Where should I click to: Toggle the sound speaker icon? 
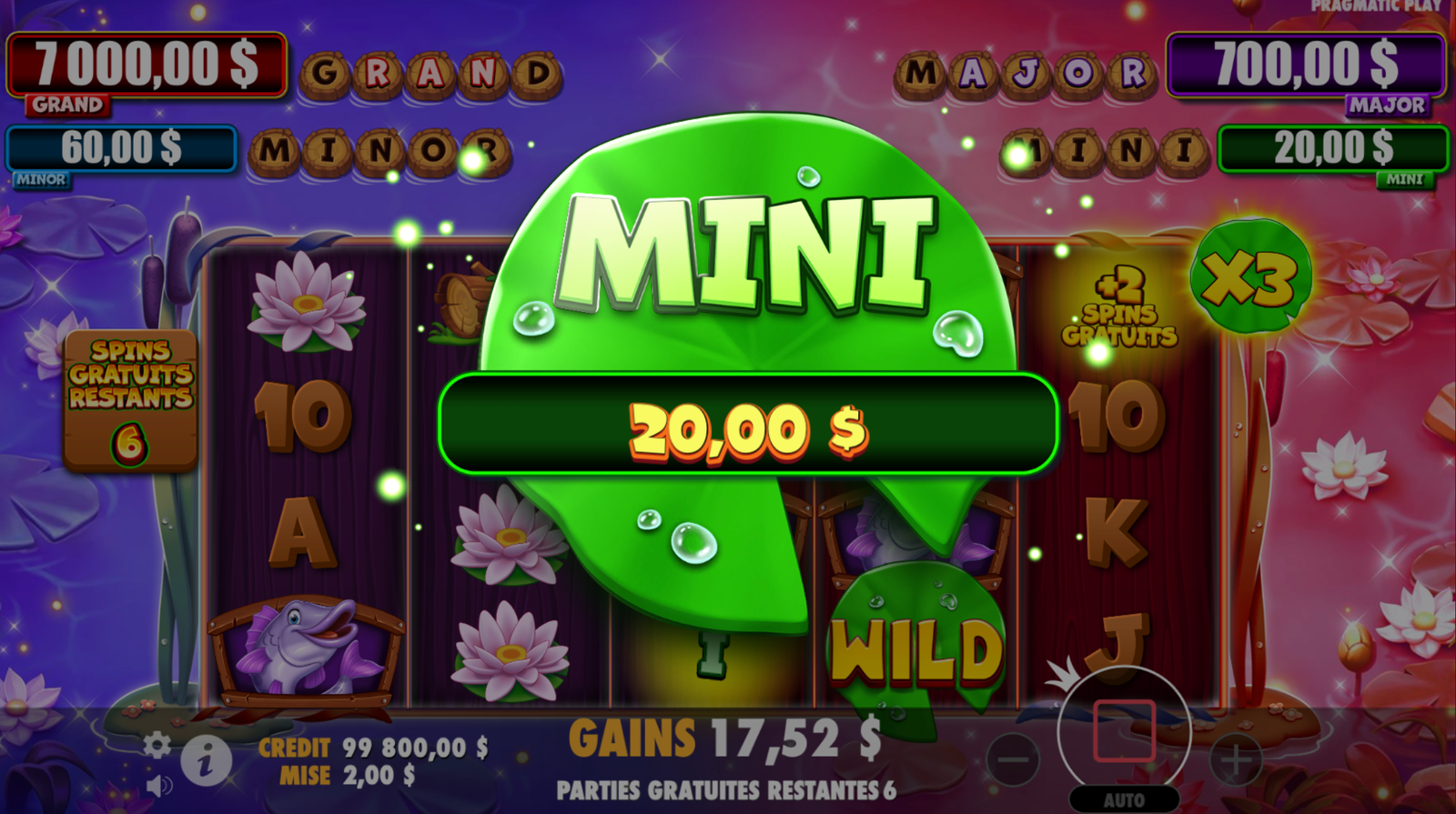158,785
